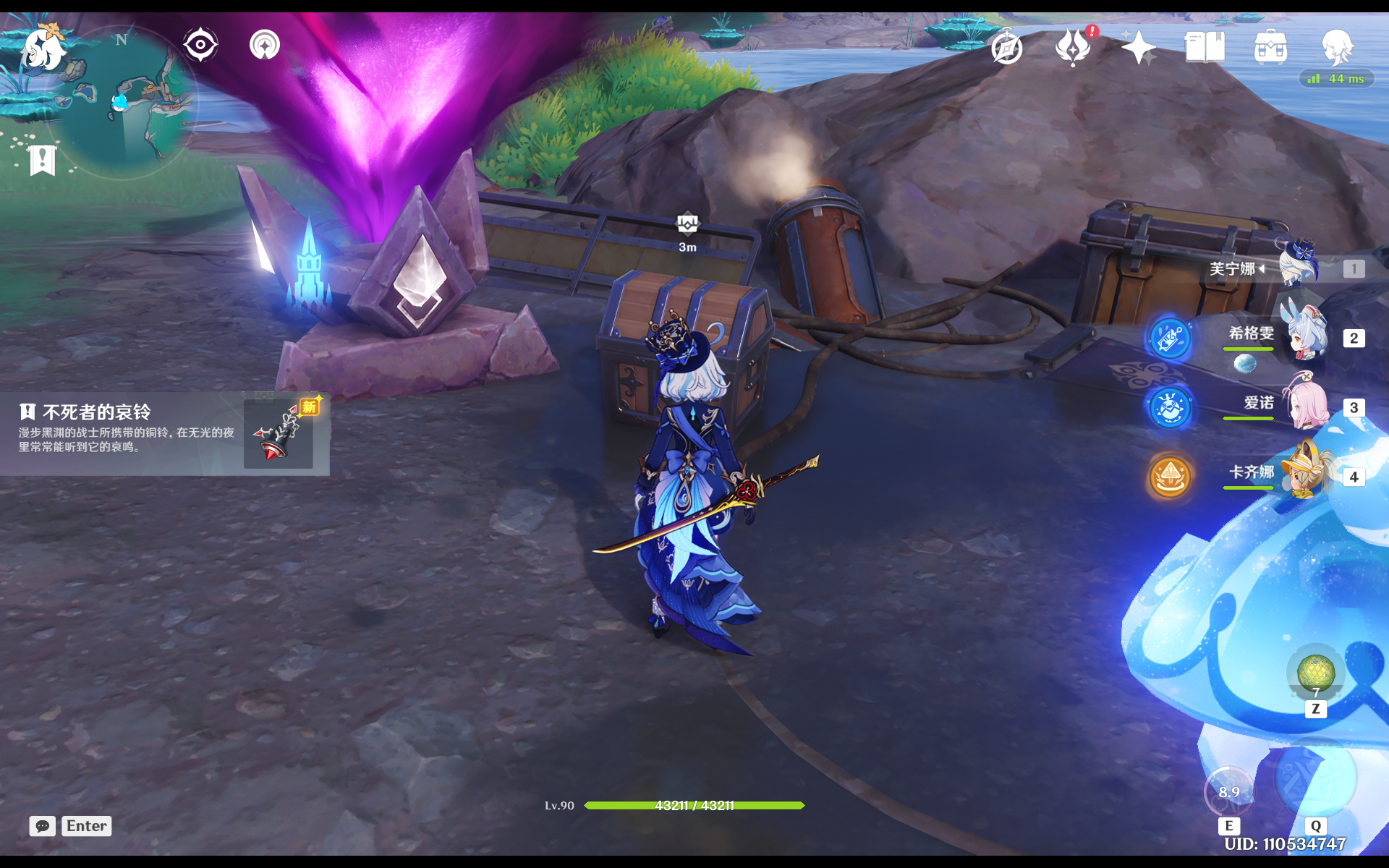The width and height of the screenshot is (1389, 868).
Task: Activate the Elemental Skill on cooldown
Action: coord(1228,792)
